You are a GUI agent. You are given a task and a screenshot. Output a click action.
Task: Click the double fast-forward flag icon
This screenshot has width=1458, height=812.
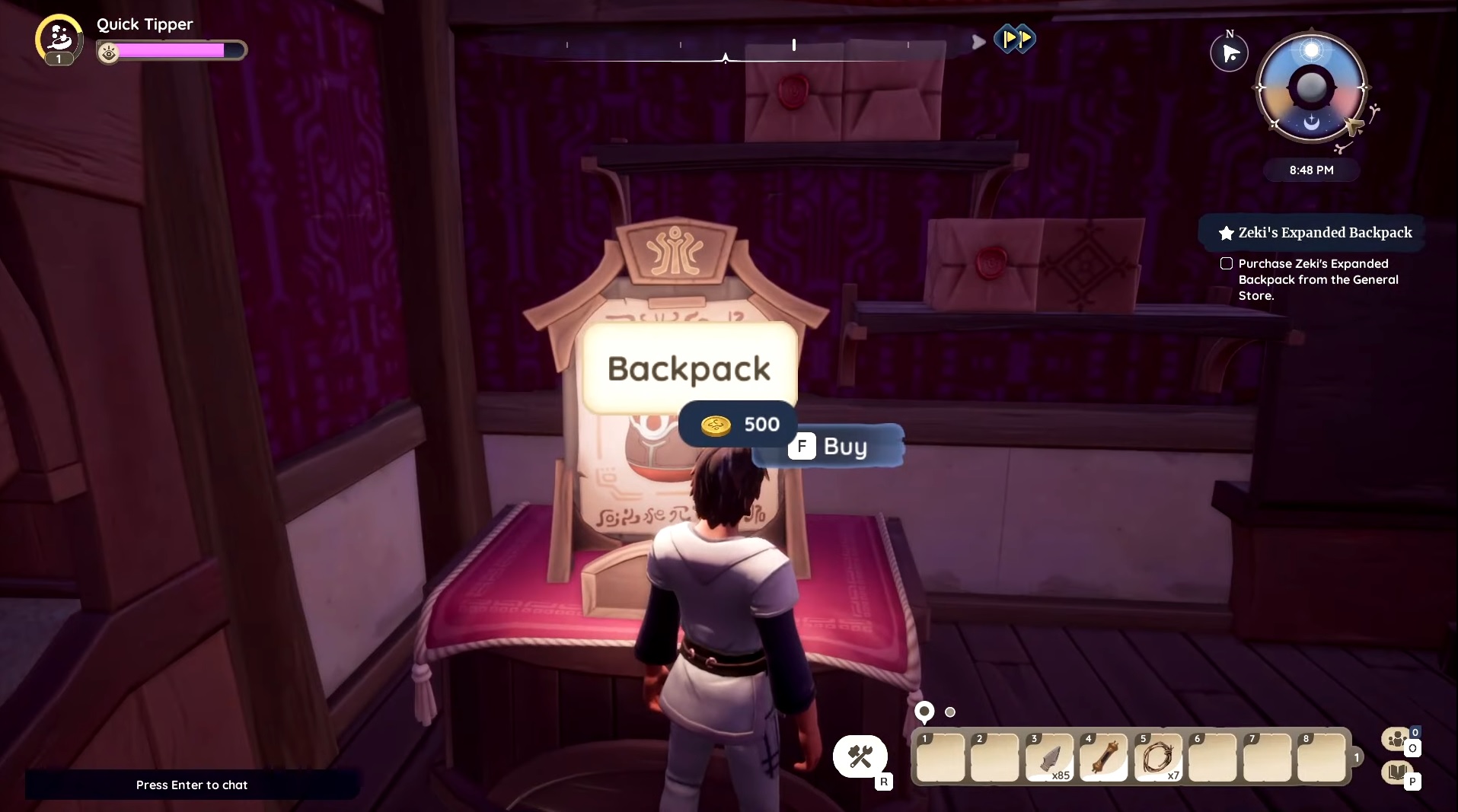click(1016, 40)
